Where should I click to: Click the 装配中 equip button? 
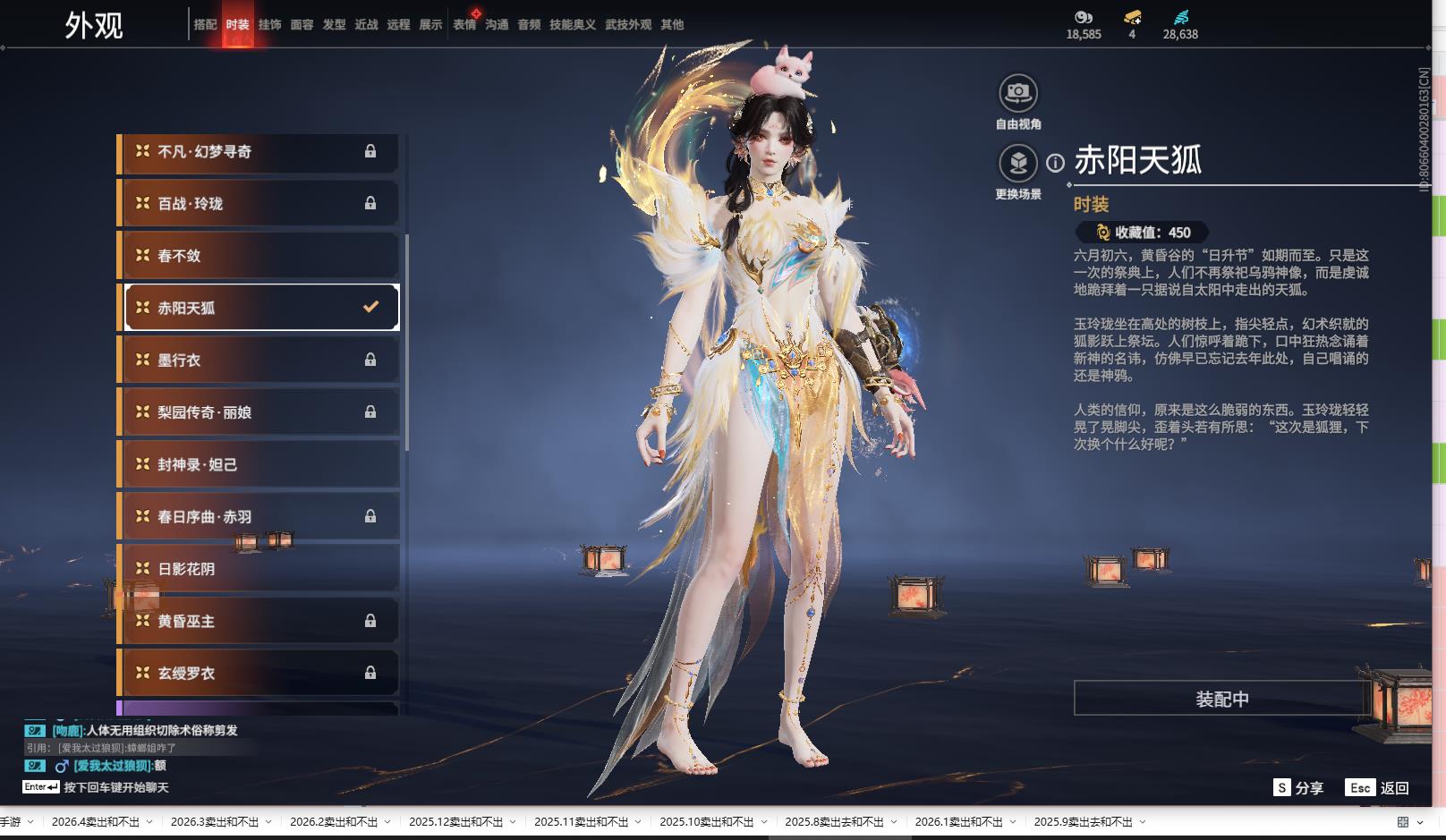tap(1221, 699)
